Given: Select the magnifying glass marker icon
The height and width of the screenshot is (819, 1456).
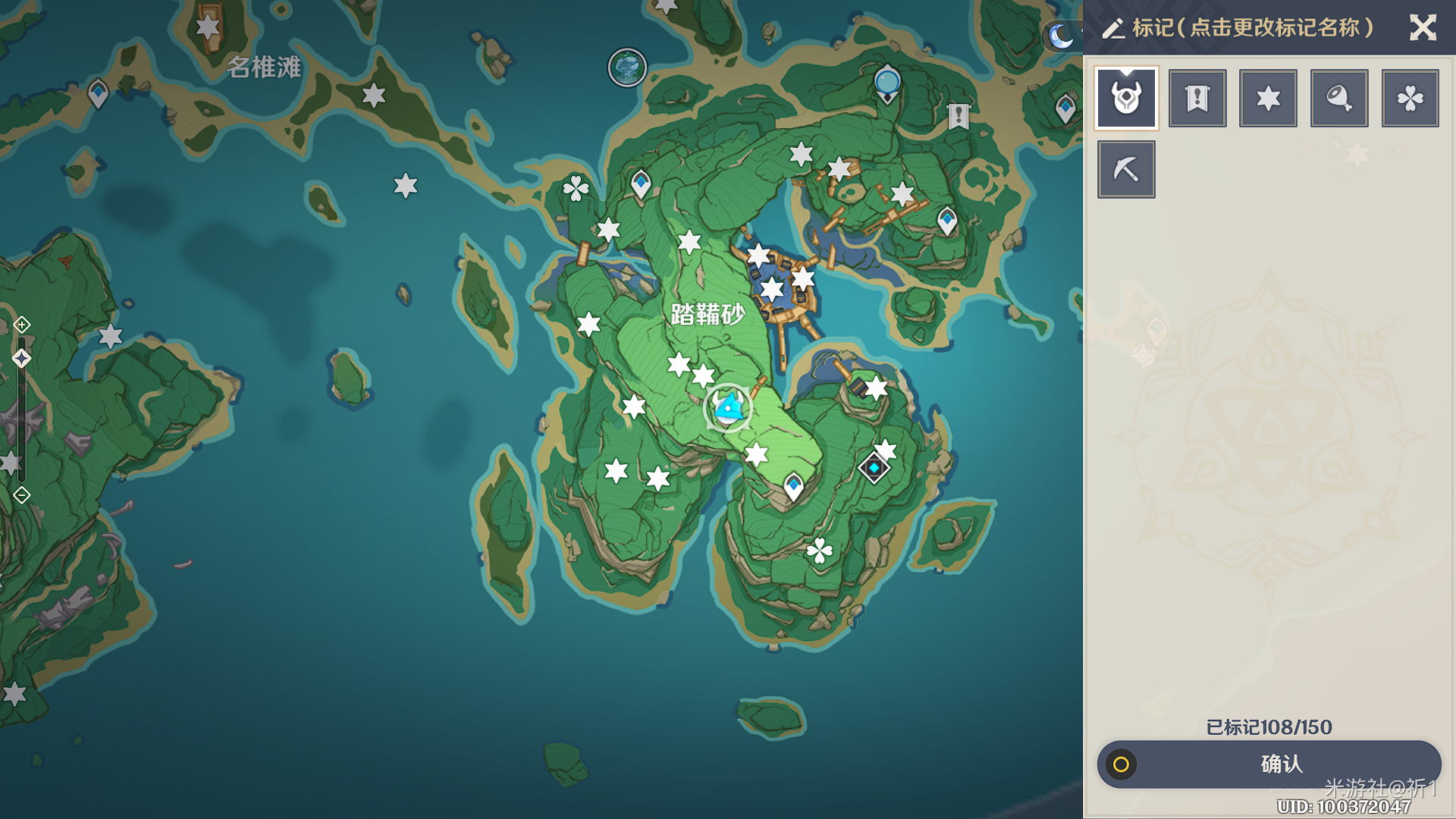Looking at the screenshot, I should click(1339, 98).
